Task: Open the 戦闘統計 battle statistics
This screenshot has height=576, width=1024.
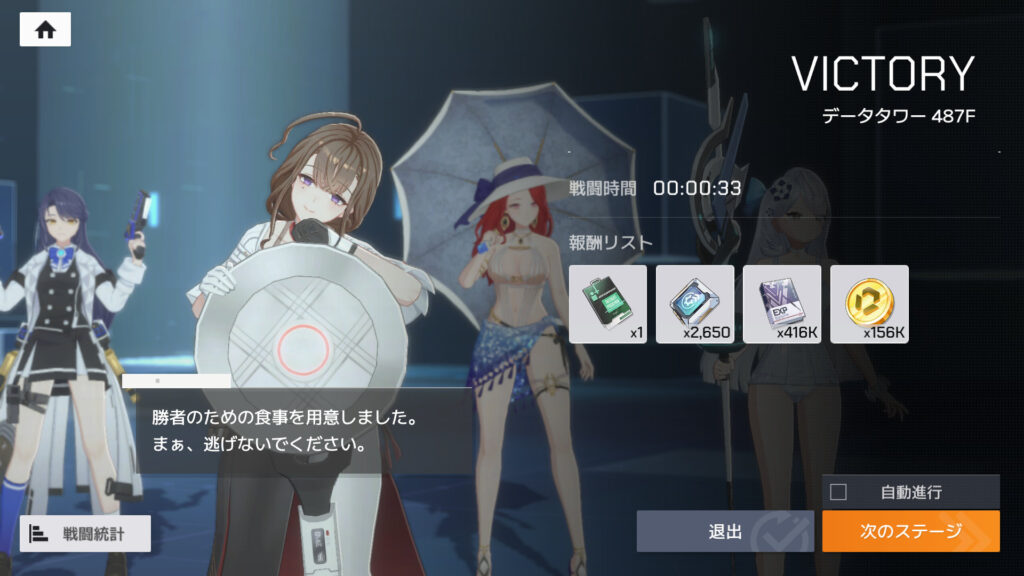Action: [x=85, y=534]
